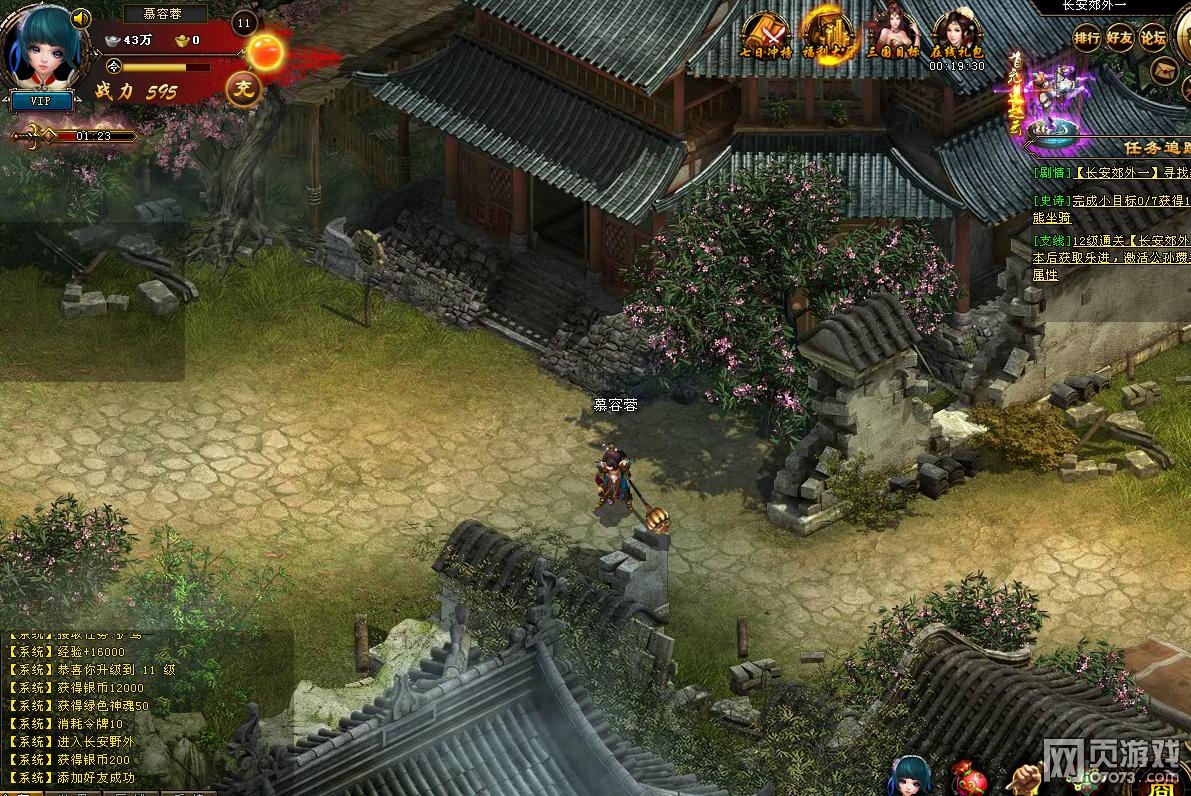Claim the 在线礼包 online gift pack
Viewport: 1191px width, 796px height.
[956, 36]
